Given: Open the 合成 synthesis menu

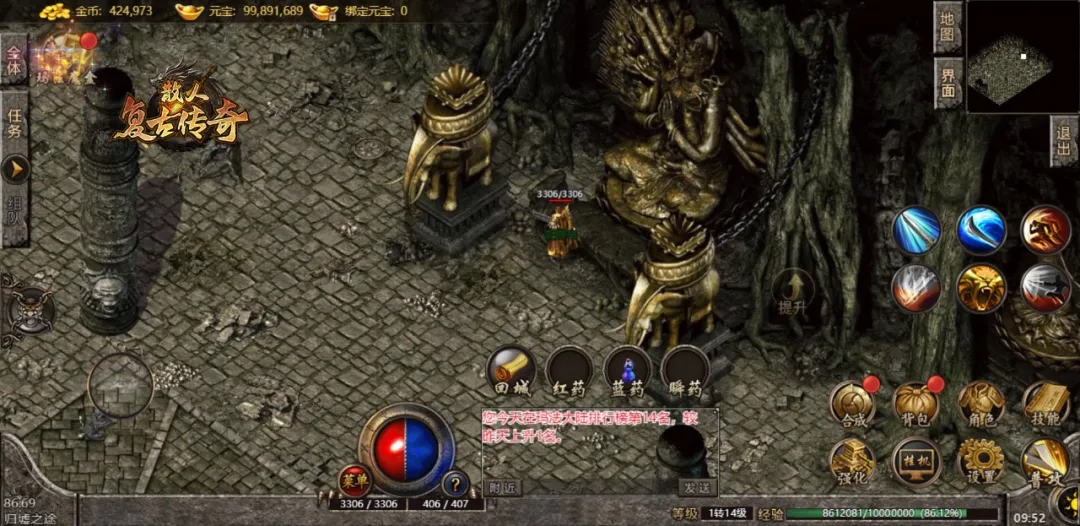Looking at the screenshot, I should tap(852, 402).
